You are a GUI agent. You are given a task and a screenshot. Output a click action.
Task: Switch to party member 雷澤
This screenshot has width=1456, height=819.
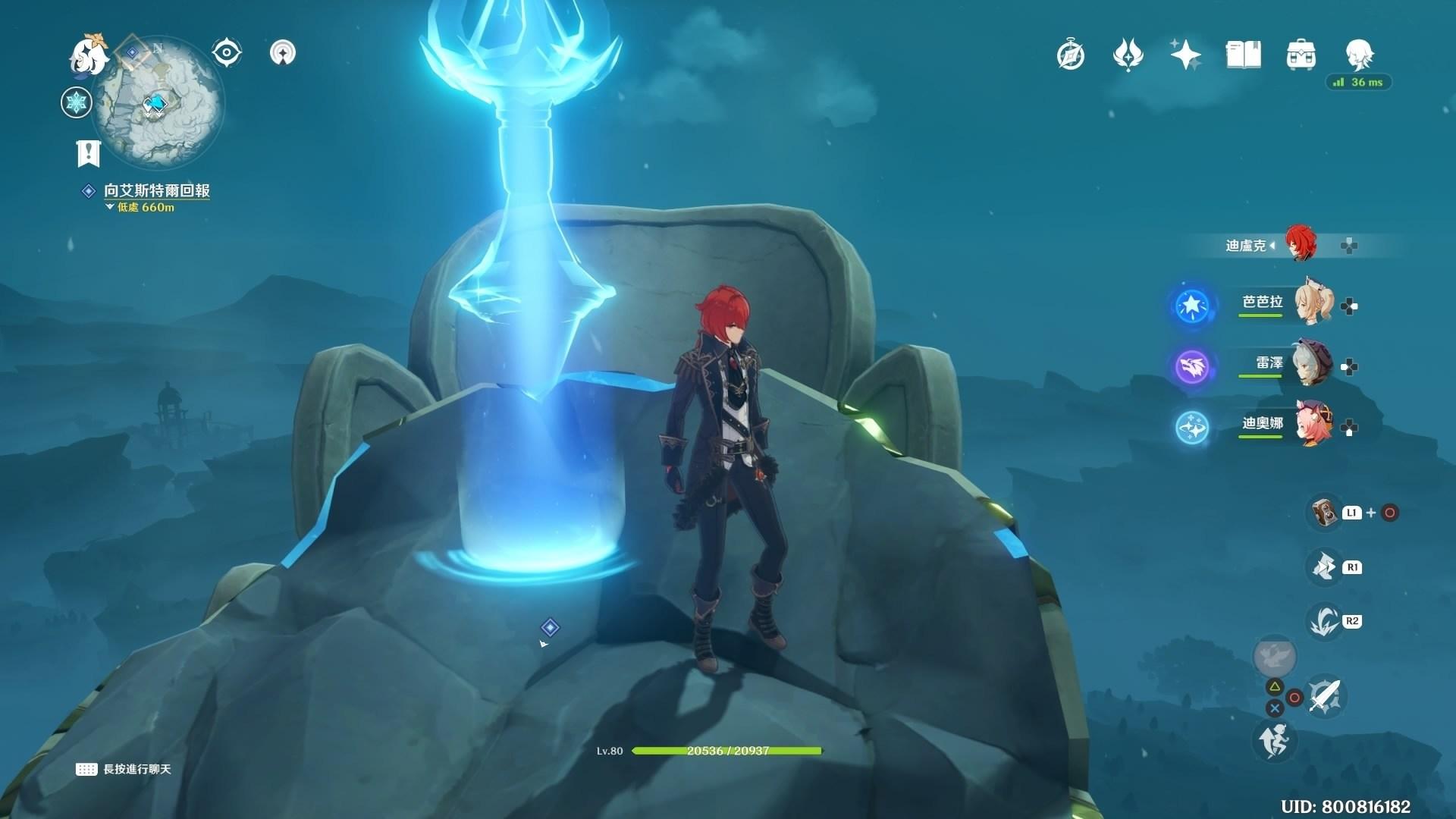click(x=1313, y=365)
